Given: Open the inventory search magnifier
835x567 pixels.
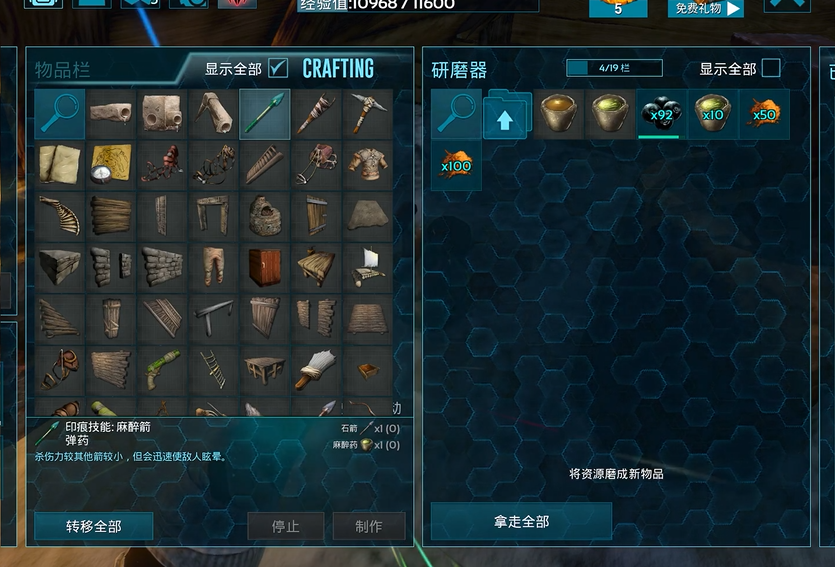Looking at the screenshot, I should pyautogui.click(x=59, y=114).
